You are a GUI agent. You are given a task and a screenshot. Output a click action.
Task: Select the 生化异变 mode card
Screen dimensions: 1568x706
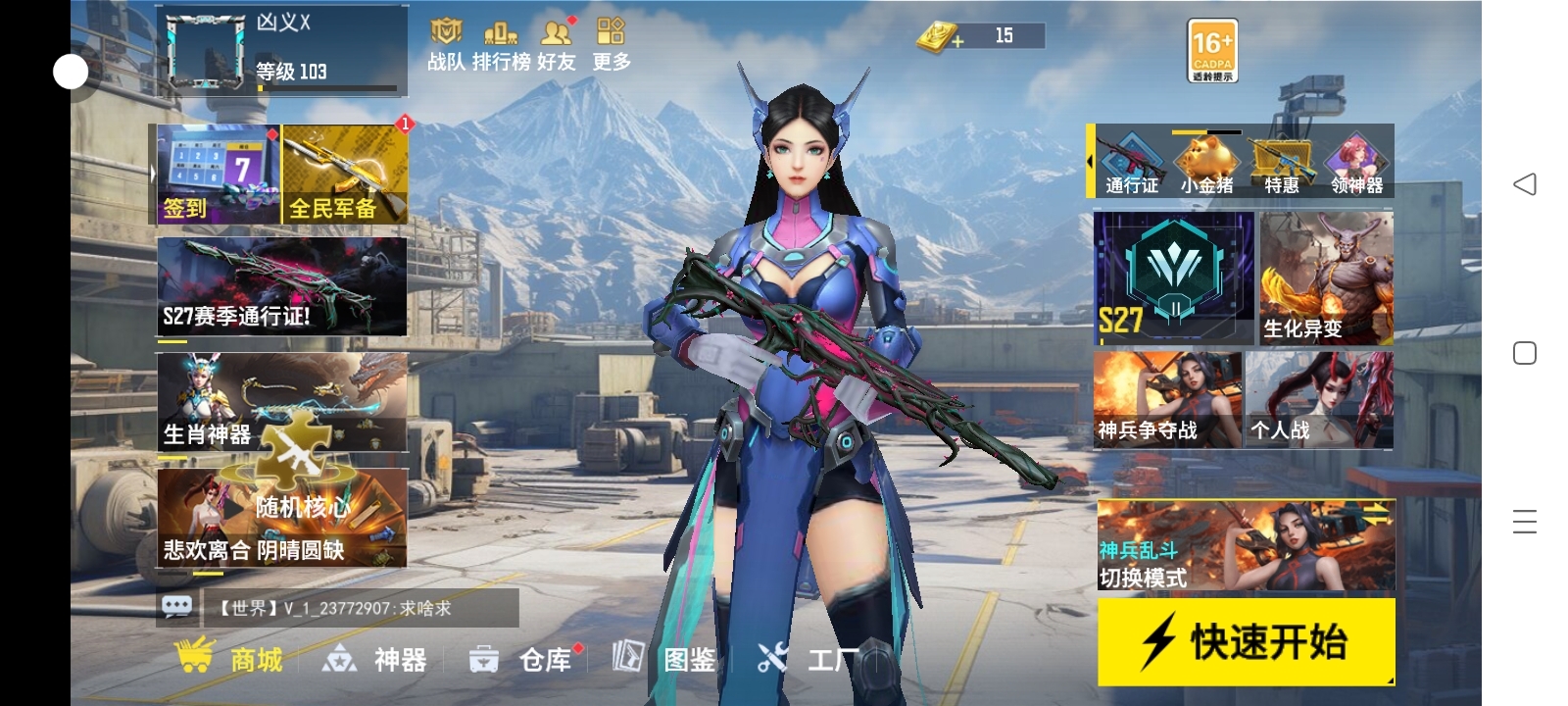click(x=1326, y=277)
